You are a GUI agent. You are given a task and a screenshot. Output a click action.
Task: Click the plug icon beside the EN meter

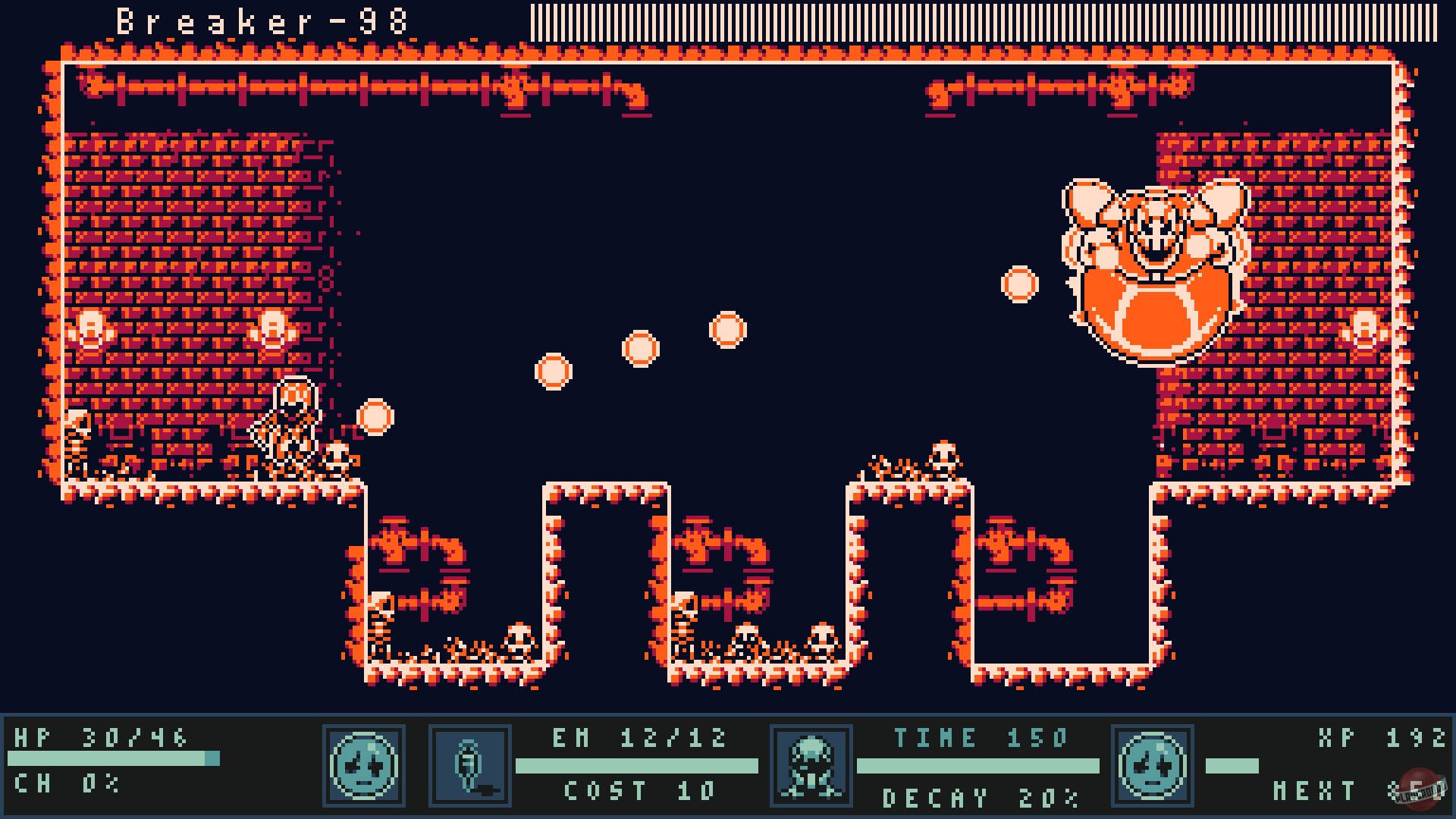[469, 766]
